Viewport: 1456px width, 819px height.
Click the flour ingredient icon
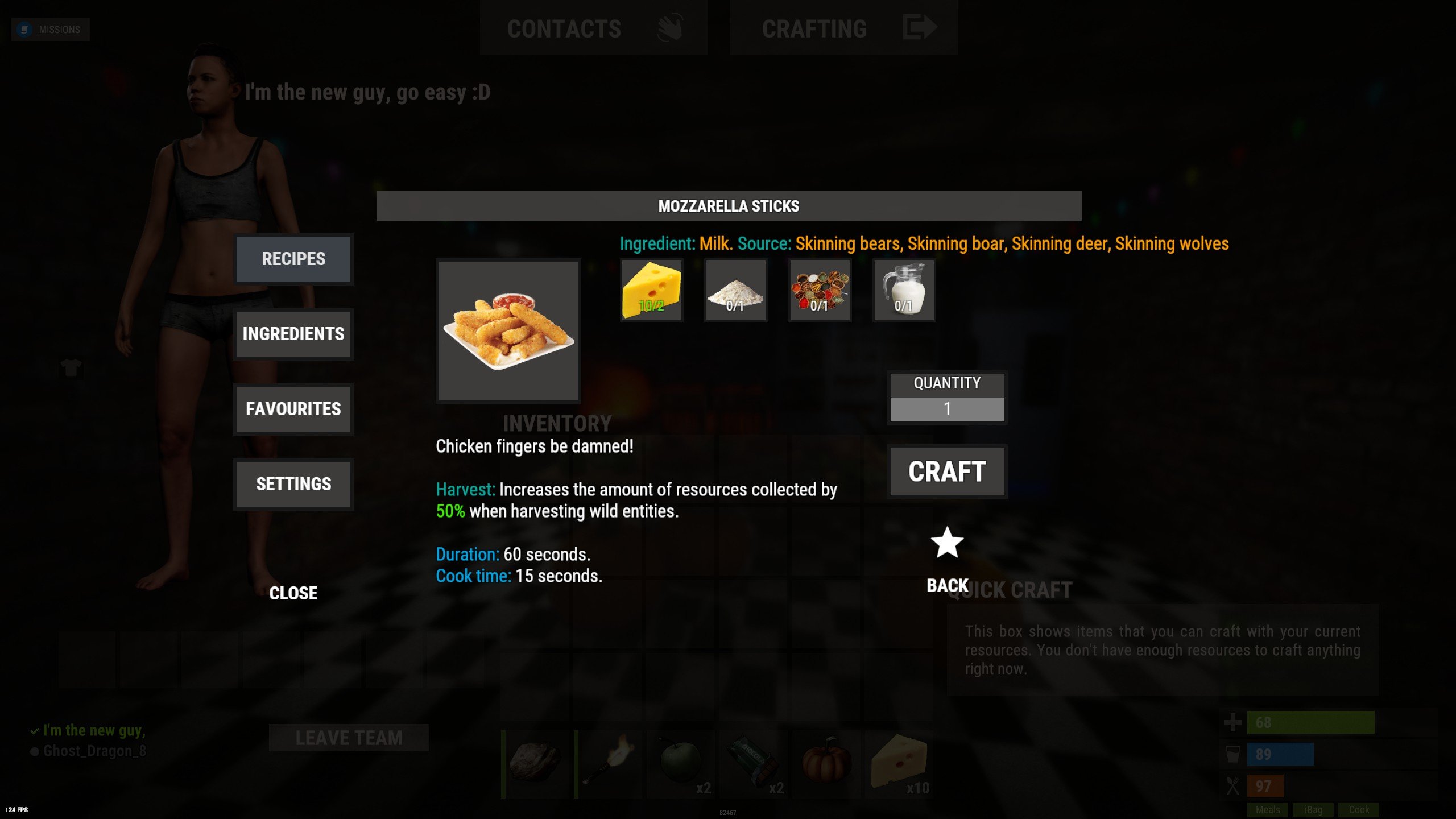click(735, 291)
